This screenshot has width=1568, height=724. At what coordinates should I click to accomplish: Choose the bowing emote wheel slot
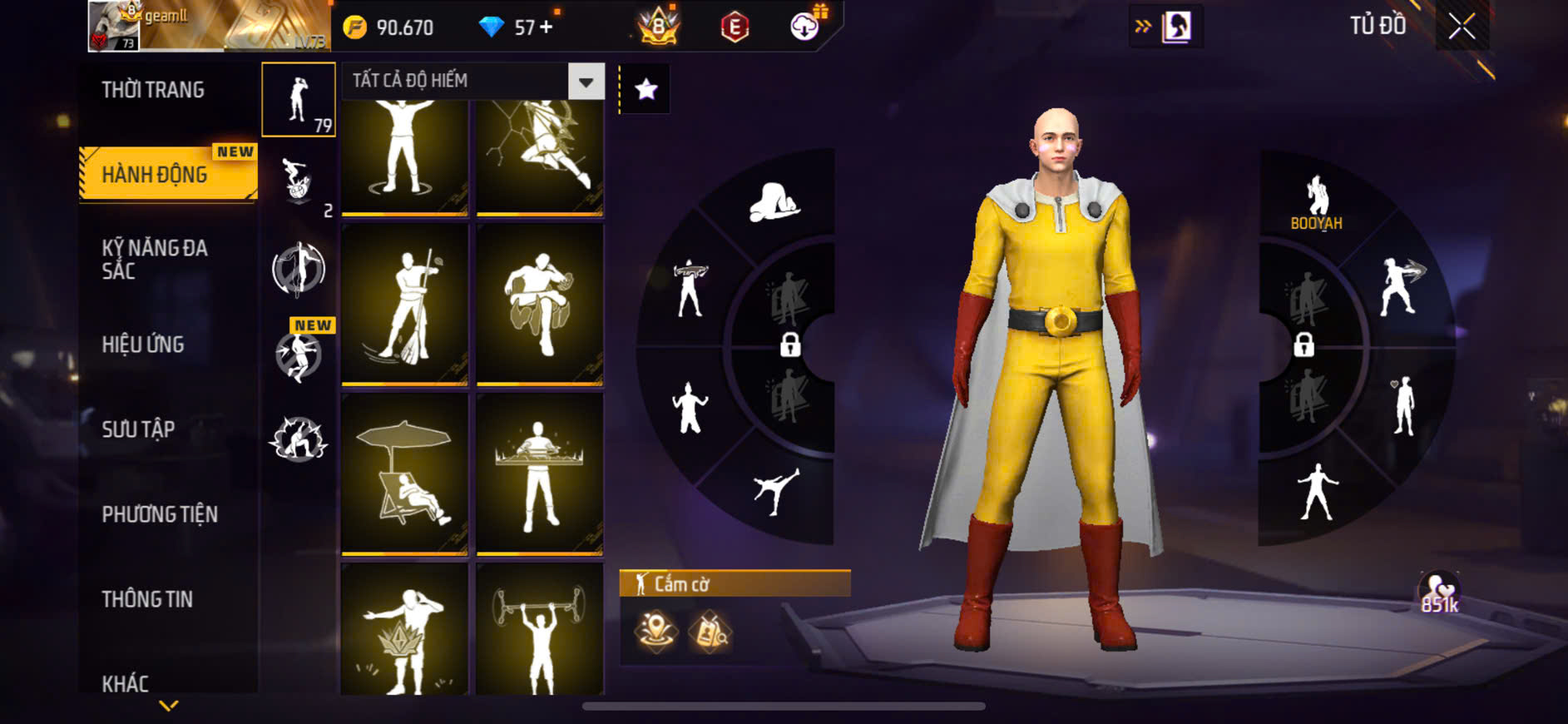click(x=774, y=203)
